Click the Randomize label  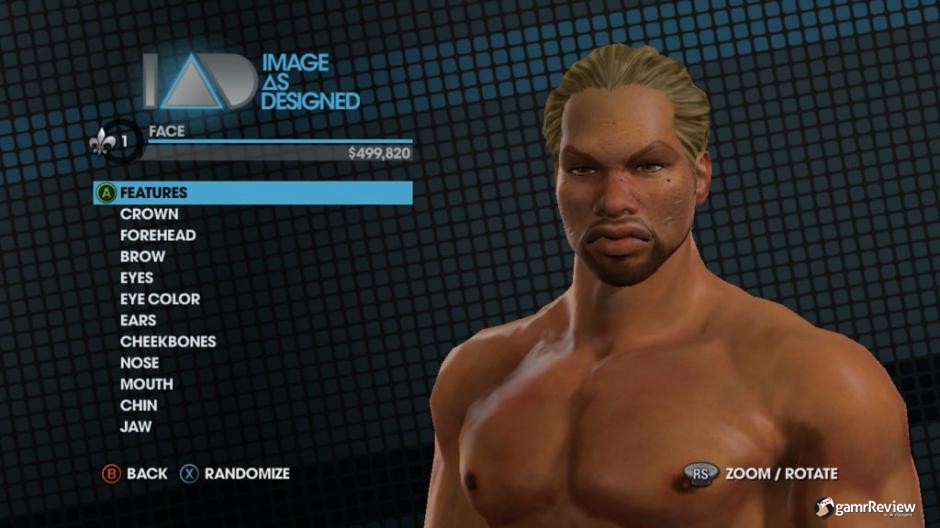(x=247, y=474)
